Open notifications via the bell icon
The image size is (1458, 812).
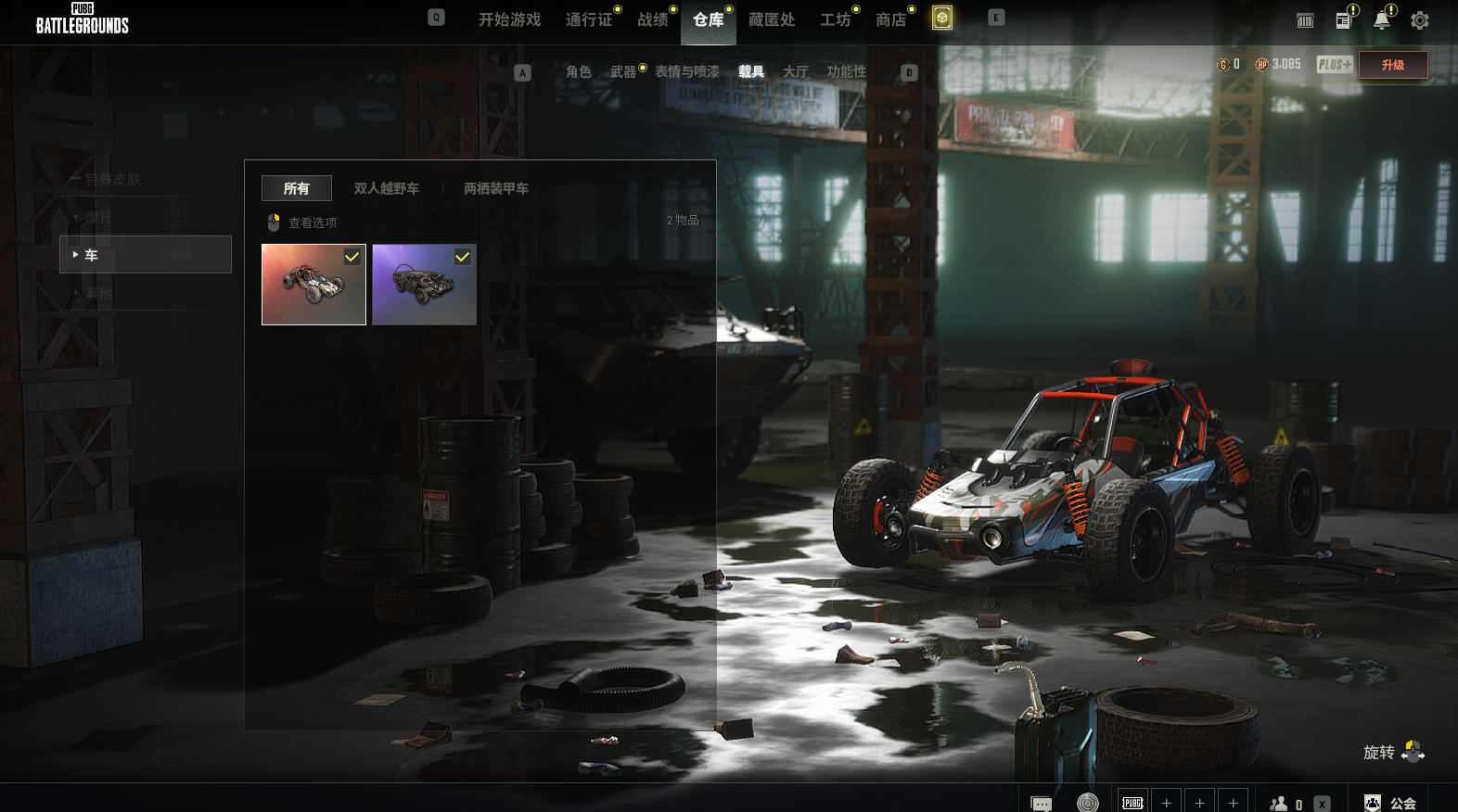tap(1381, 20)
